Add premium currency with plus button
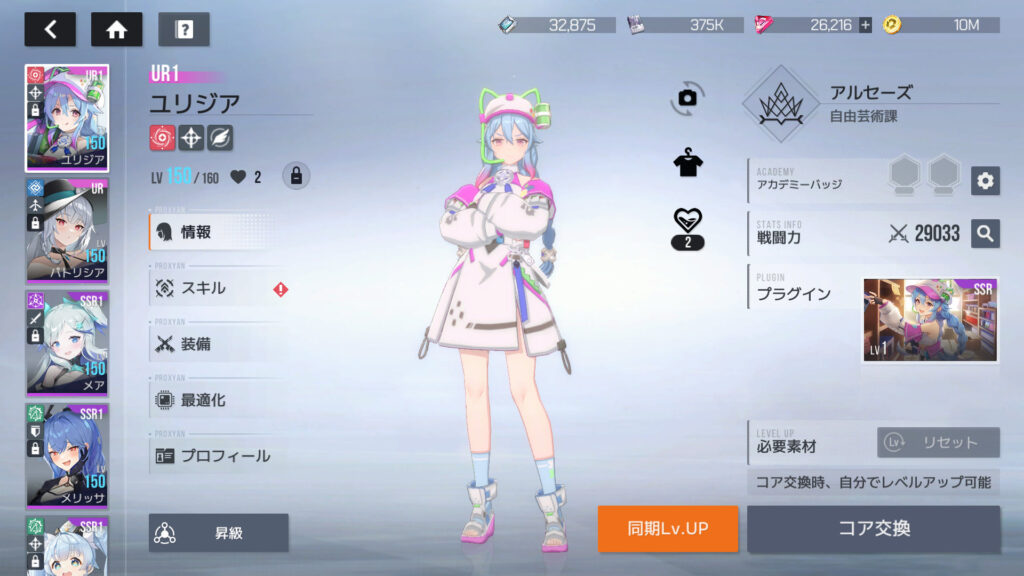This screenshot has width=1024, height=576. point(865,25)
